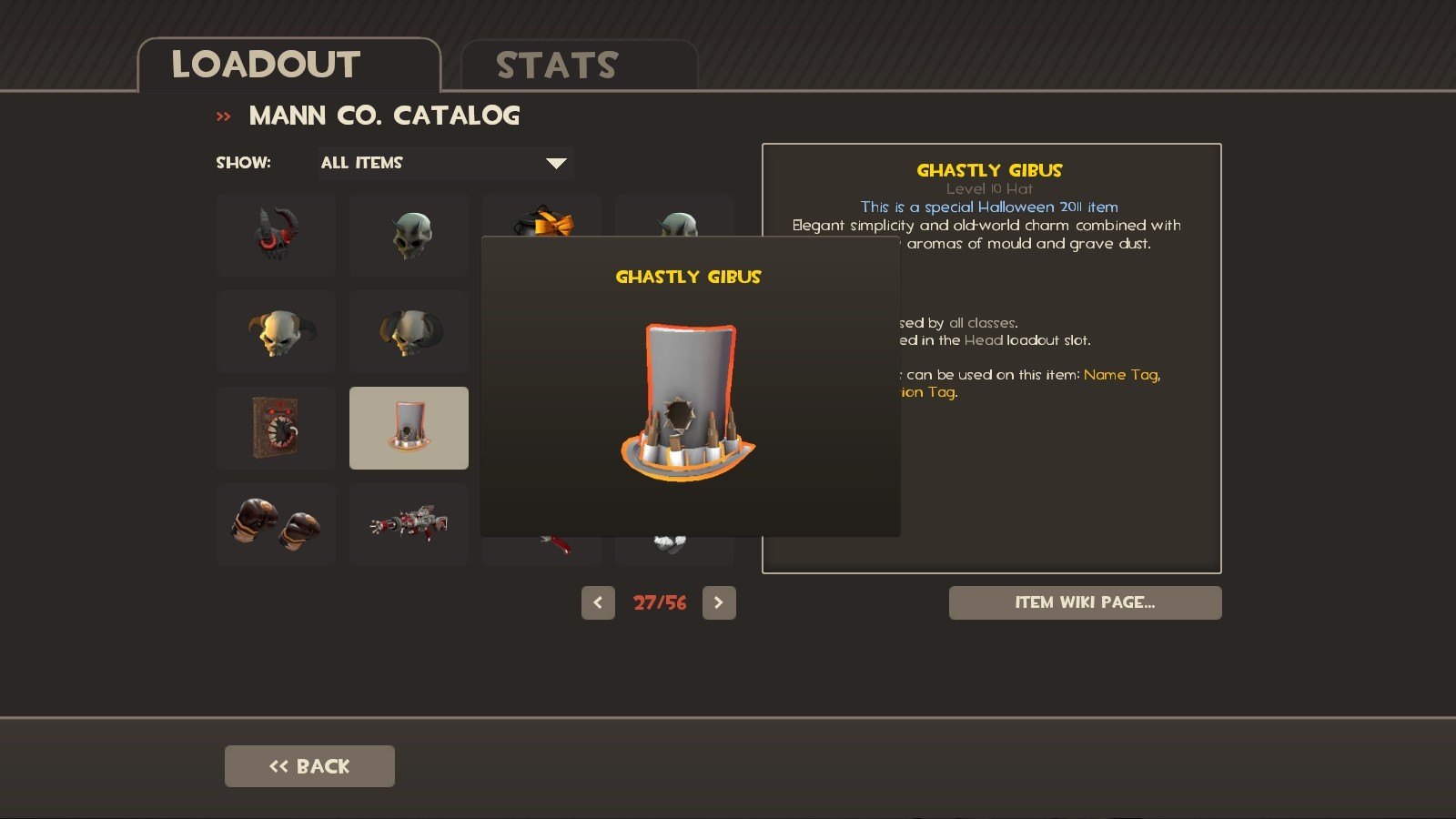Go to the next catalog page
This screenshot has width=1456, height=819.
pos(719,602)
